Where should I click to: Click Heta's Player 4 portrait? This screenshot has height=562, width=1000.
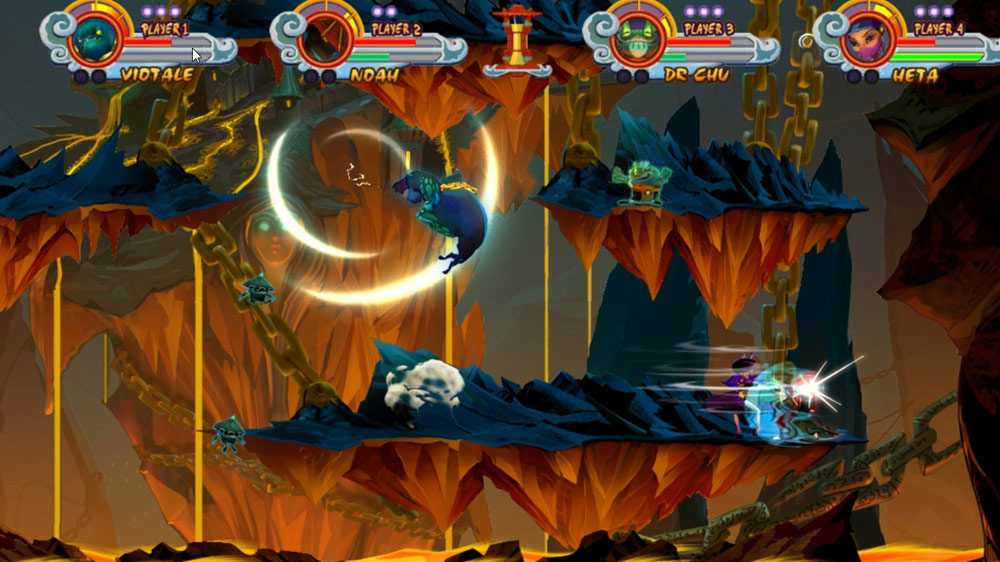[x=868, y=40]
